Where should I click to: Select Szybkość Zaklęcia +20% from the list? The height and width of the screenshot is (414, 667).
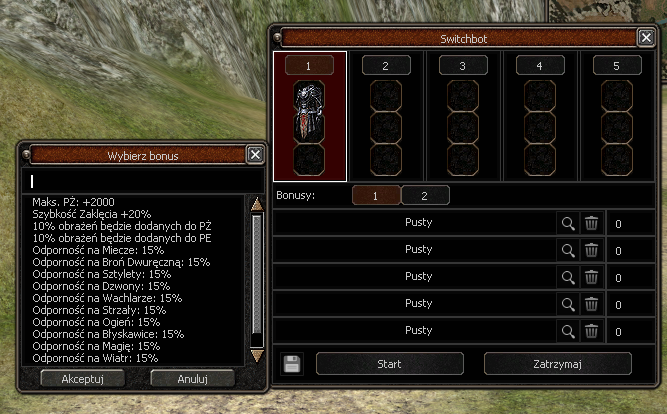click(x=92, y=214)
